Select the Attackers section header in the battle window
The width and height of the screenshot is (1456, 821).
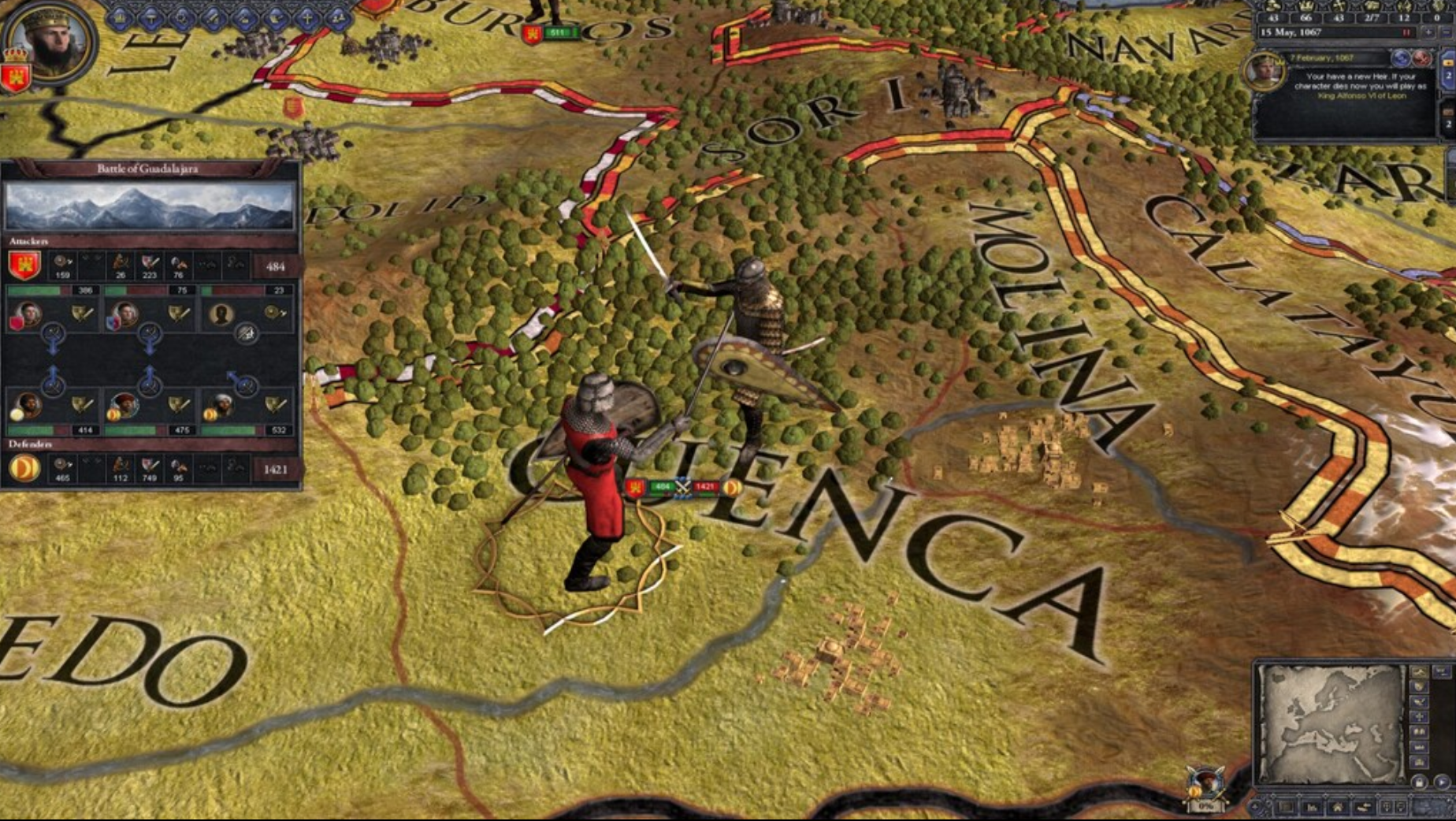tap(28, 240)
